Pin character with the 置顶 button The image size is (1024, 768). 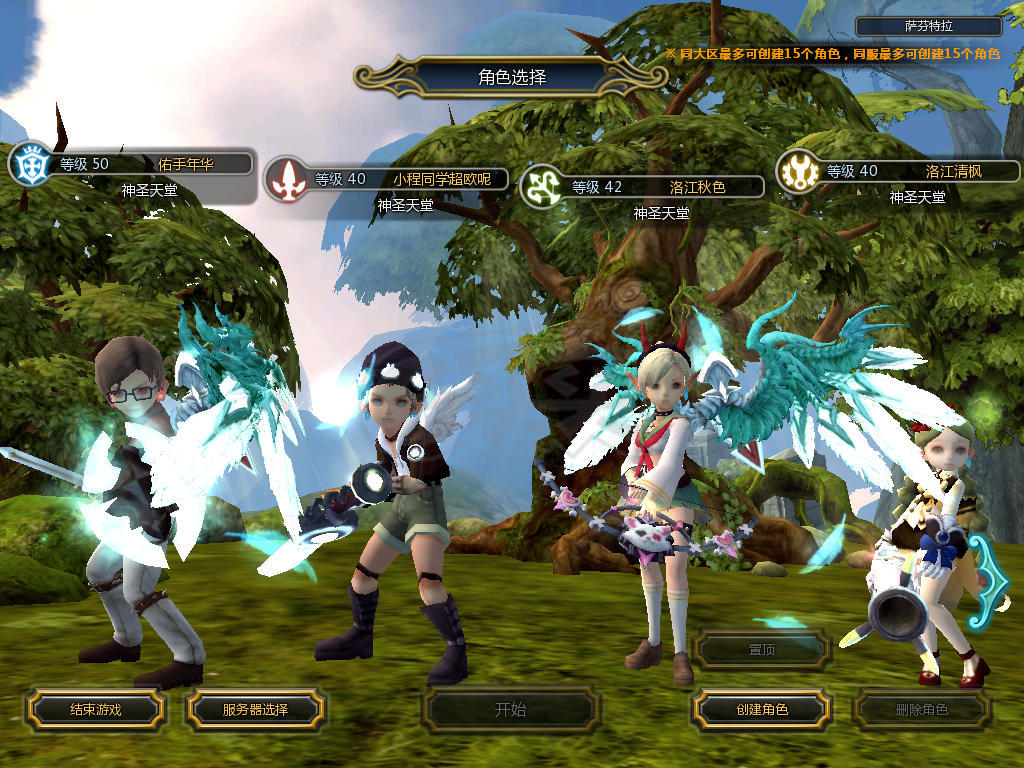761,649
